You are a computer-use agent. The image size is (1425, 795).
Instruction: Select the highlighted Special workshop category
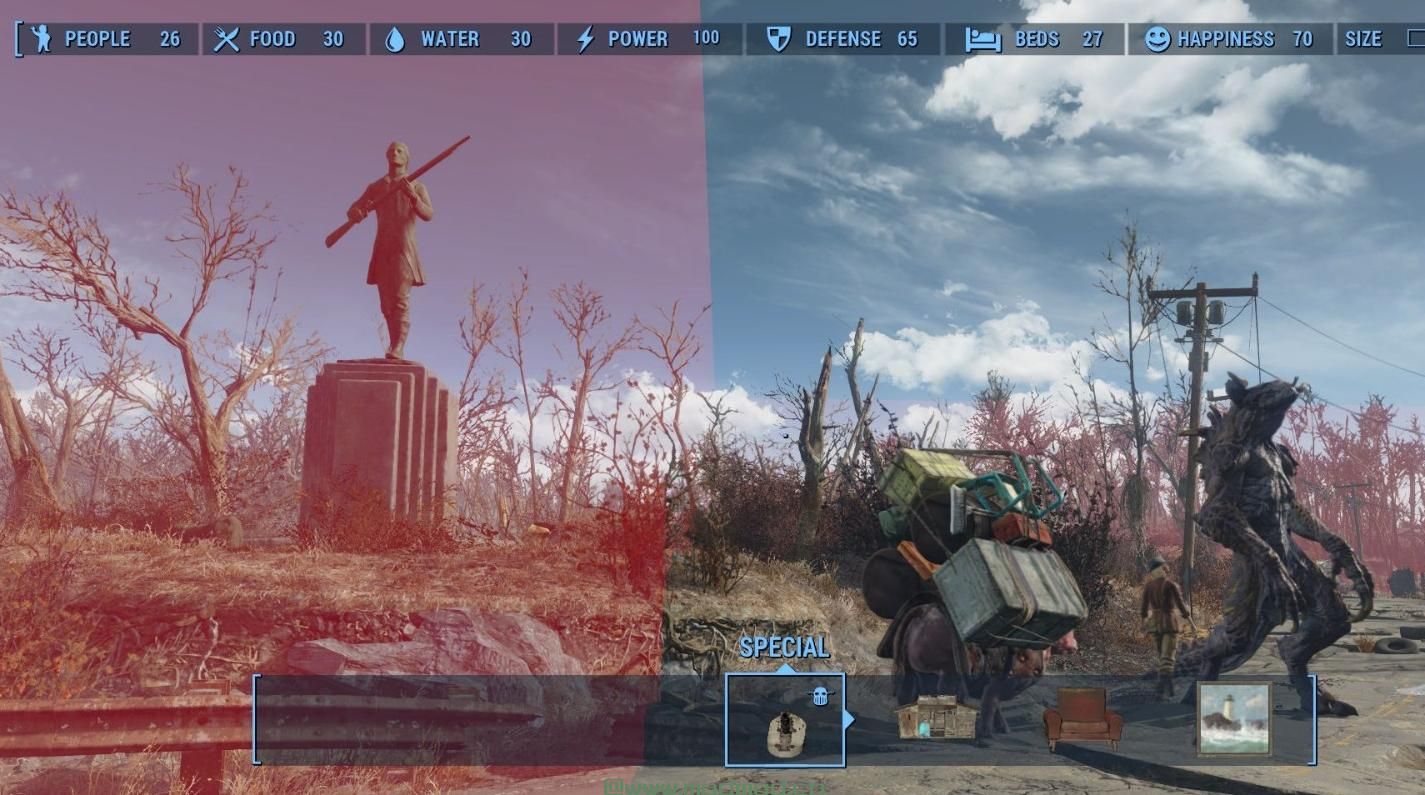click(x=785, y=720)
